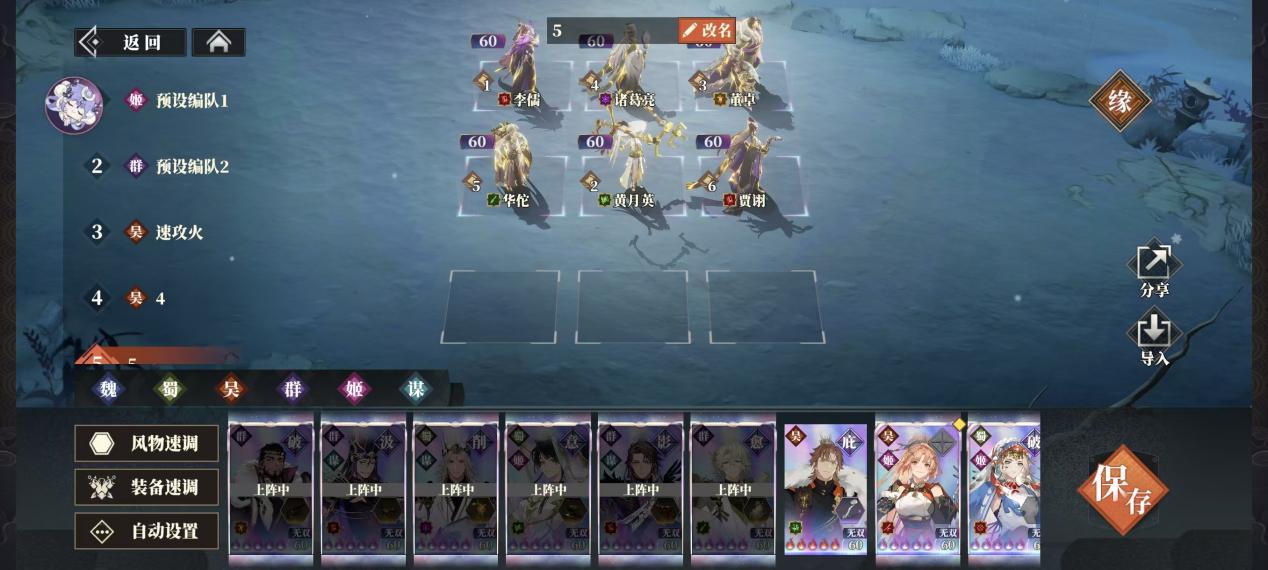
Task: Filter heroes by 蜀 faction
Action: 169,388
